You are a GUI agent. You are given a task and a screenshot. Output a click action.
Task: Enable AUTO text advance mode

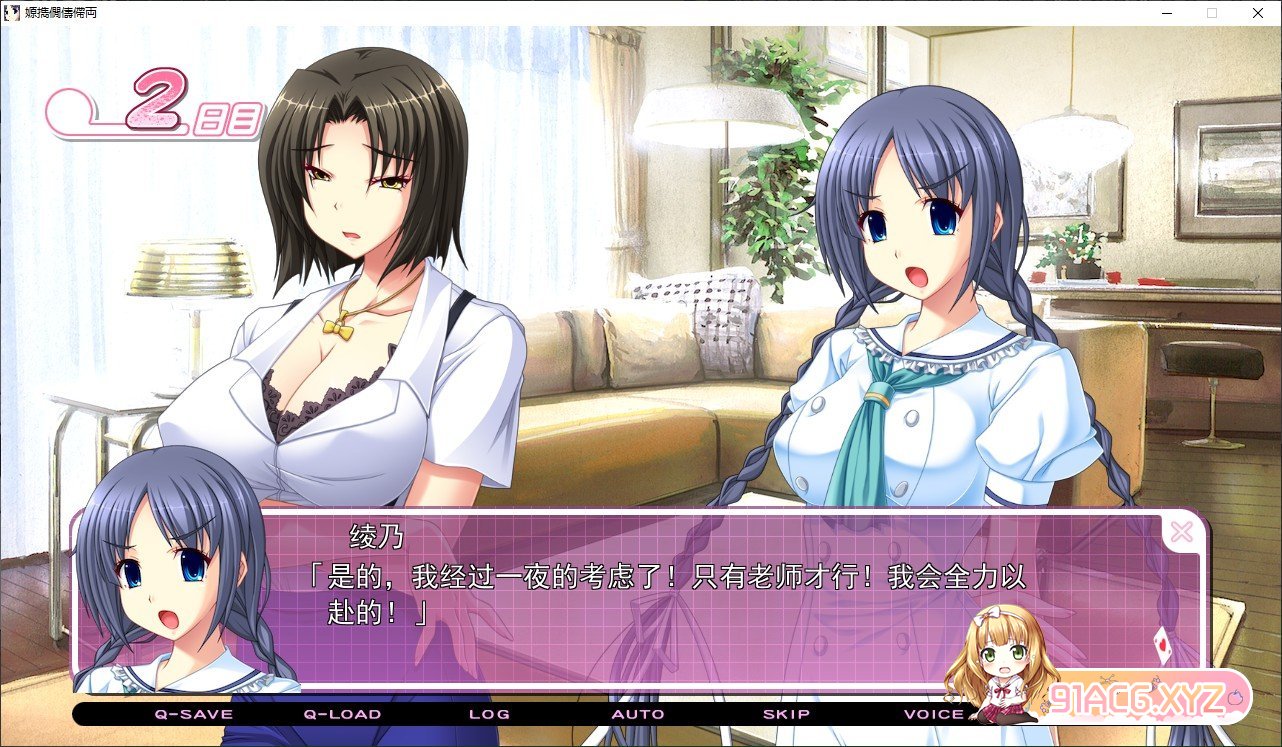coord(638,714)
